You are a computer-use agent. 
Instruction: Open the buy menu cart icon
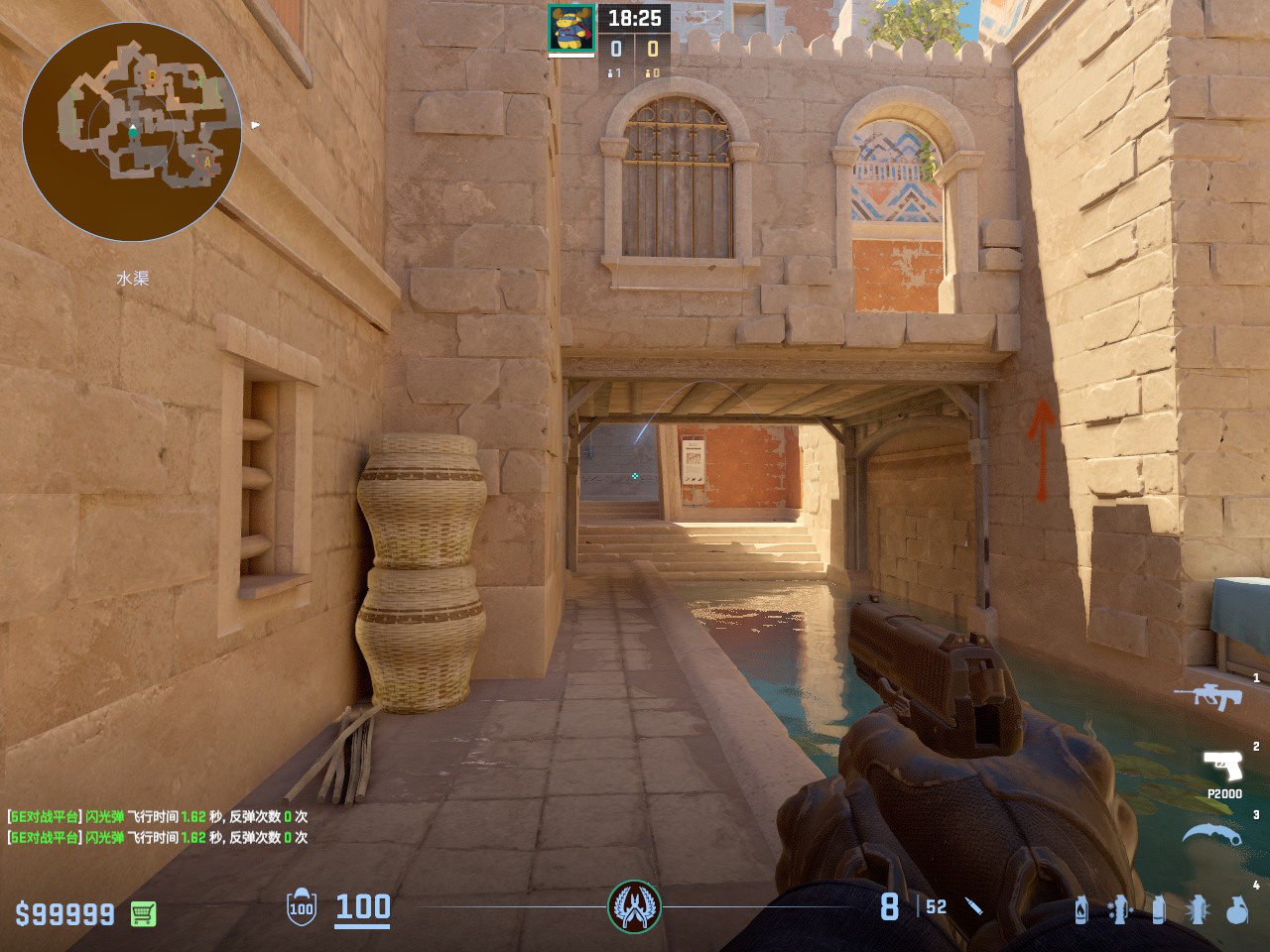click(x=143, y=913)
